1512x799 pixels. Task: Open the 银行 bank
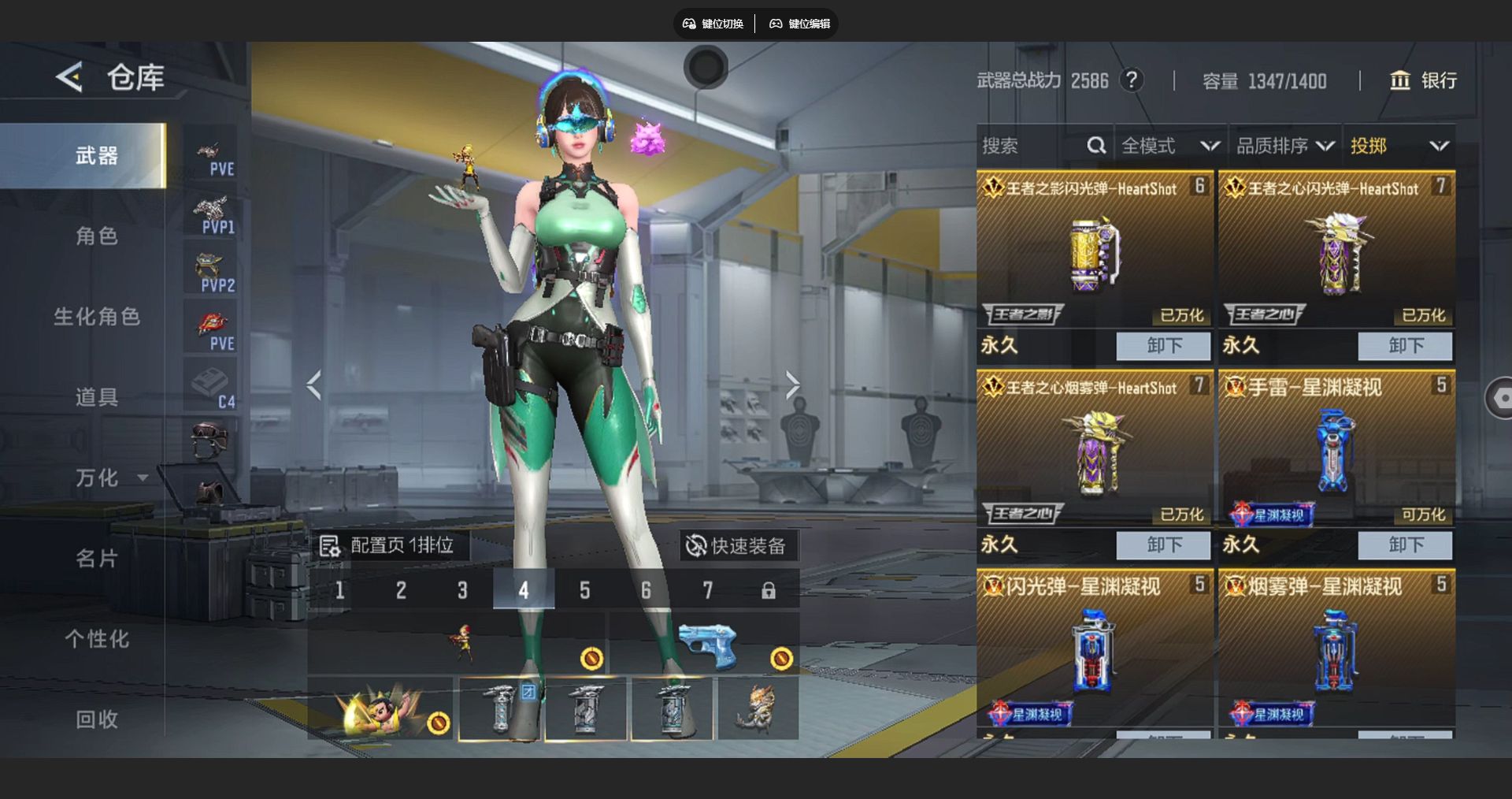pos(1424,80)
